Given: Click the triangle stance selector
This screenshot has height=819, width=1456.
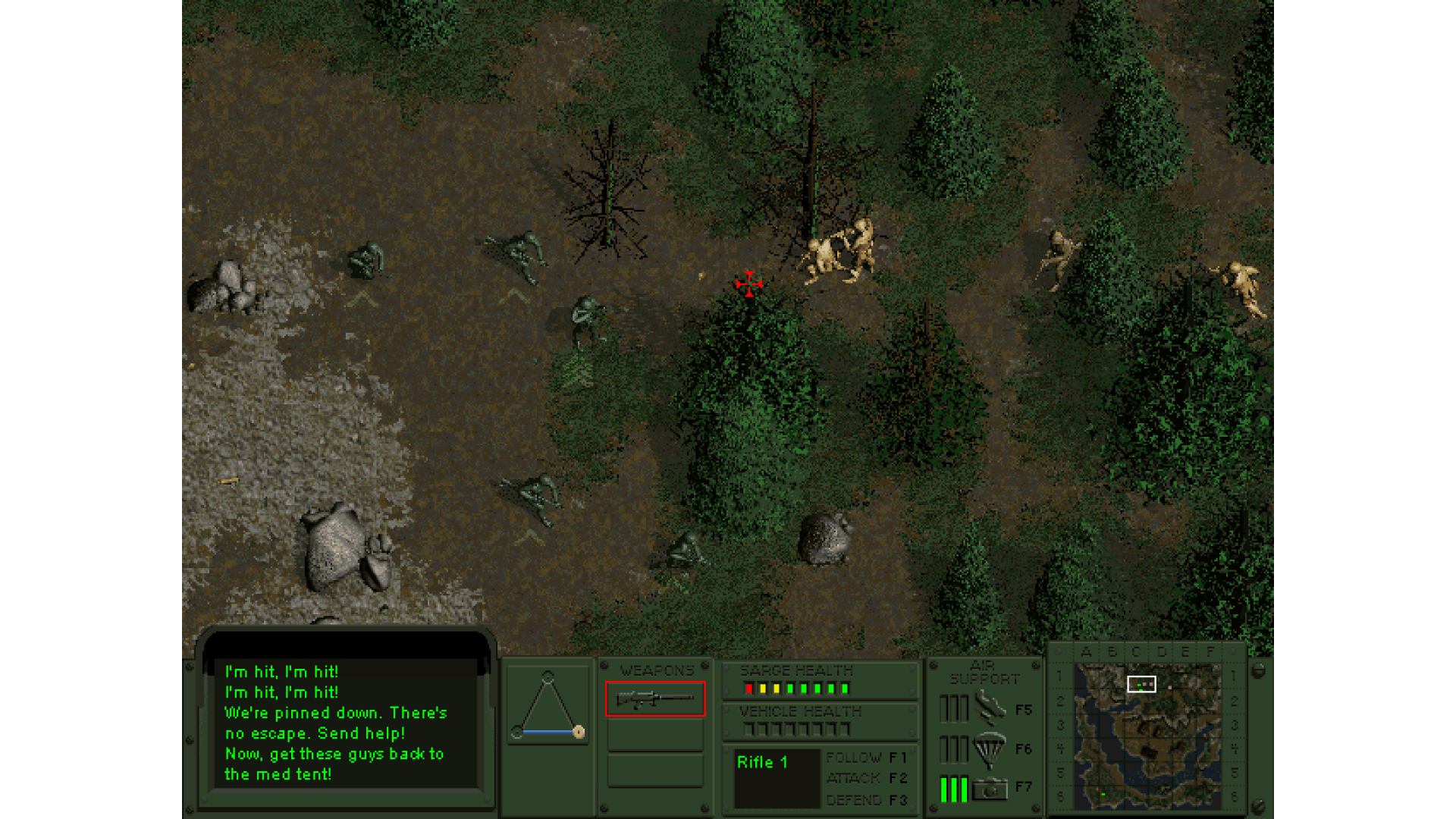Looking at the screenshot, I should (548, 705).
